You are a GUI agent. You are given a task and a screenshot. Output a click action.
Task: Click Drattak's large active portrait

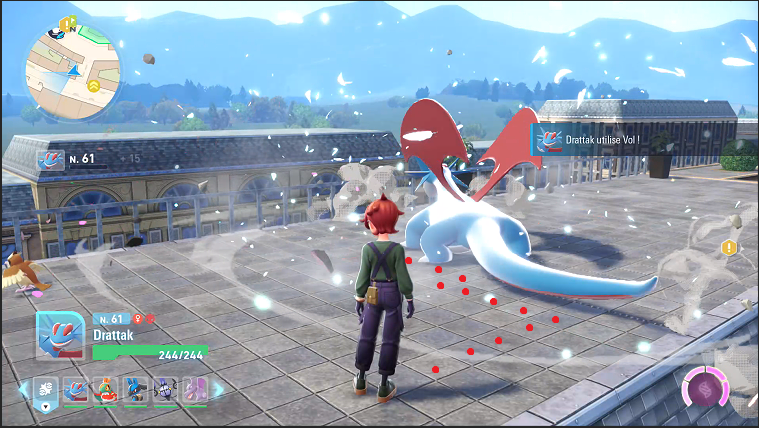60,336
